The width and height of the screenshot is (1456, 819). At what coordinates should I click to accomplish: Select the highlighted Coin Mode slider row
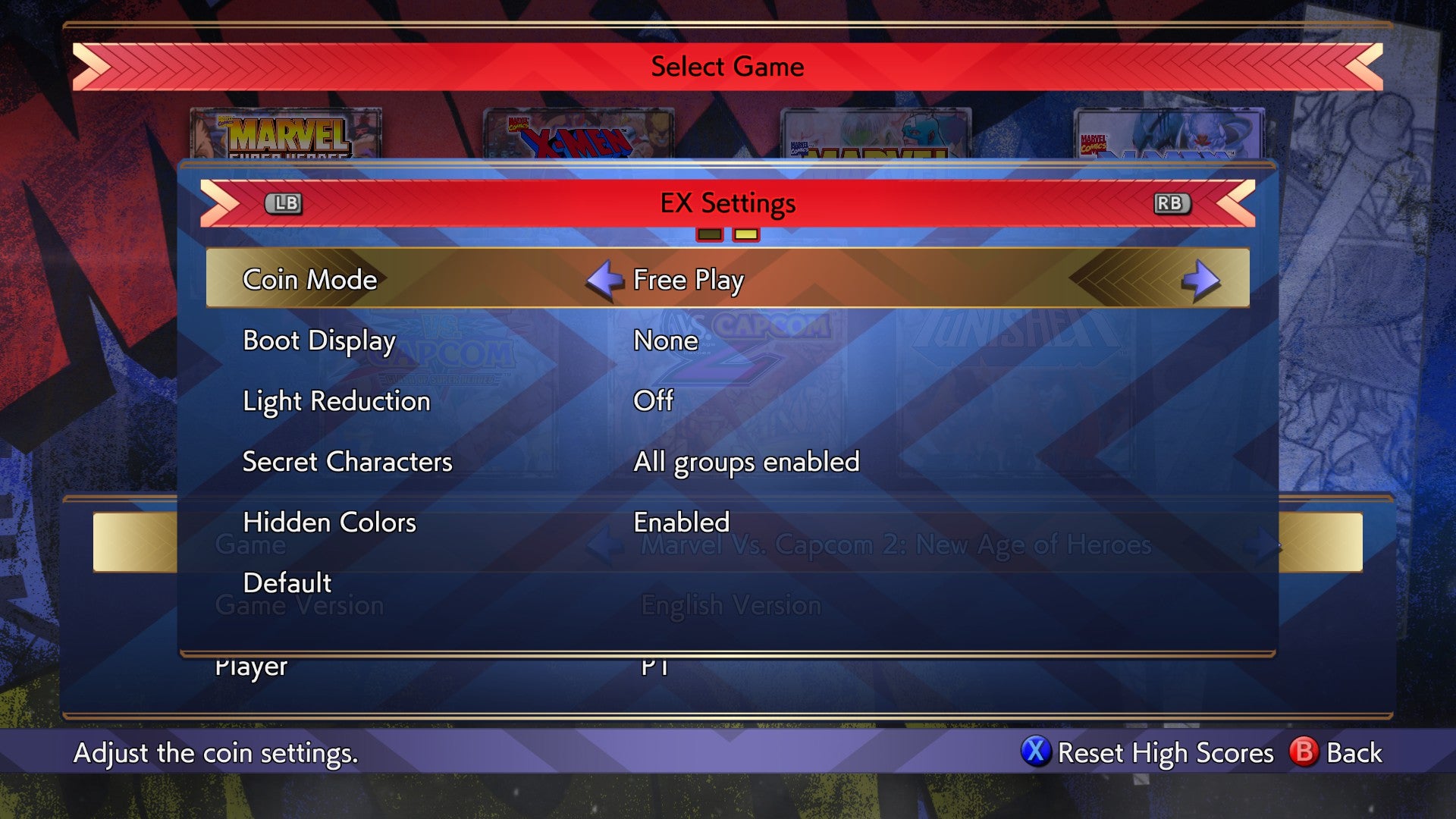pyautogui.click(x=728, y=279)
